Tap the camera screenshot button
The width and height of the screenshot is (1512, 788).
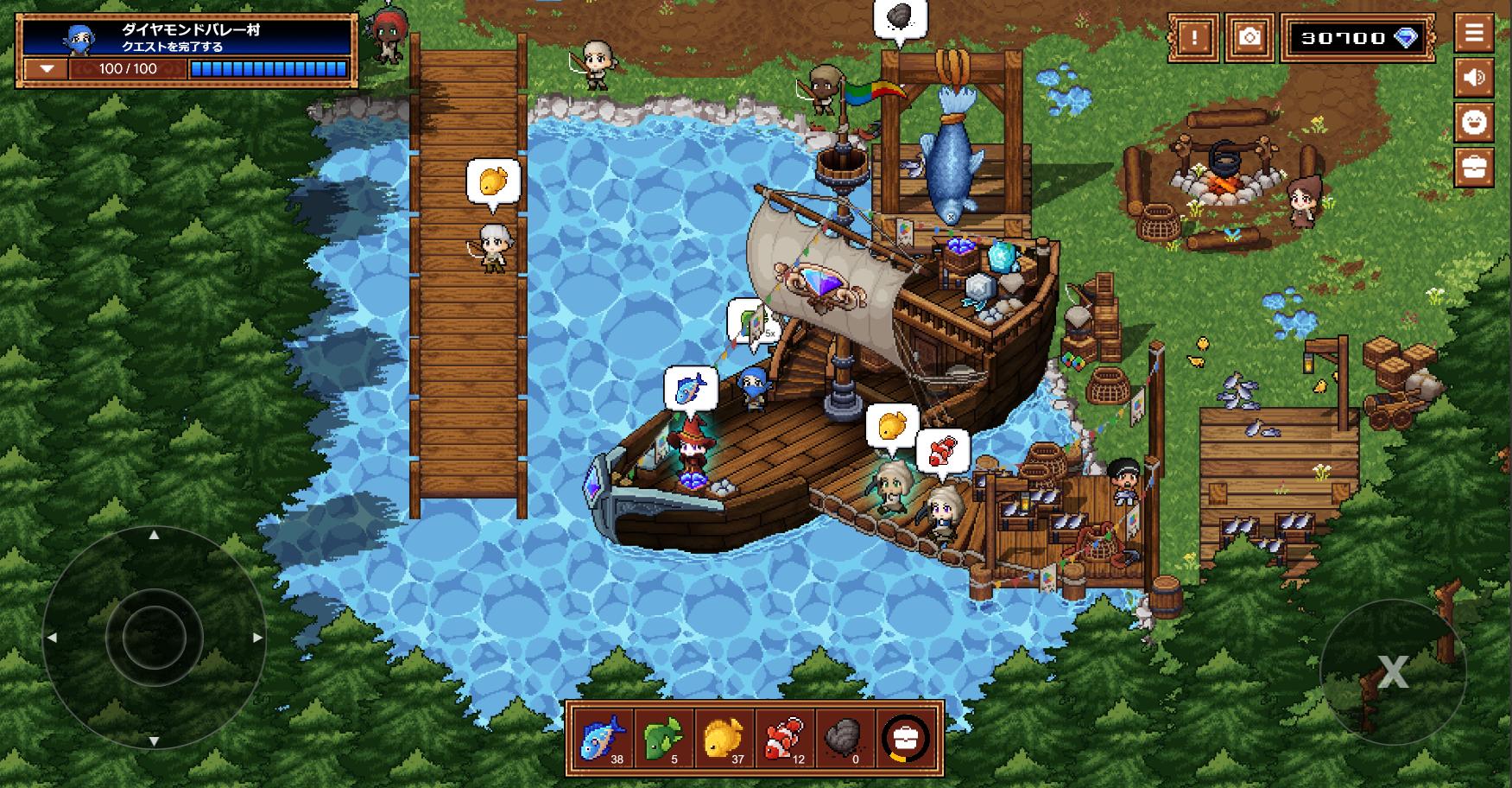click(1249, 38)
